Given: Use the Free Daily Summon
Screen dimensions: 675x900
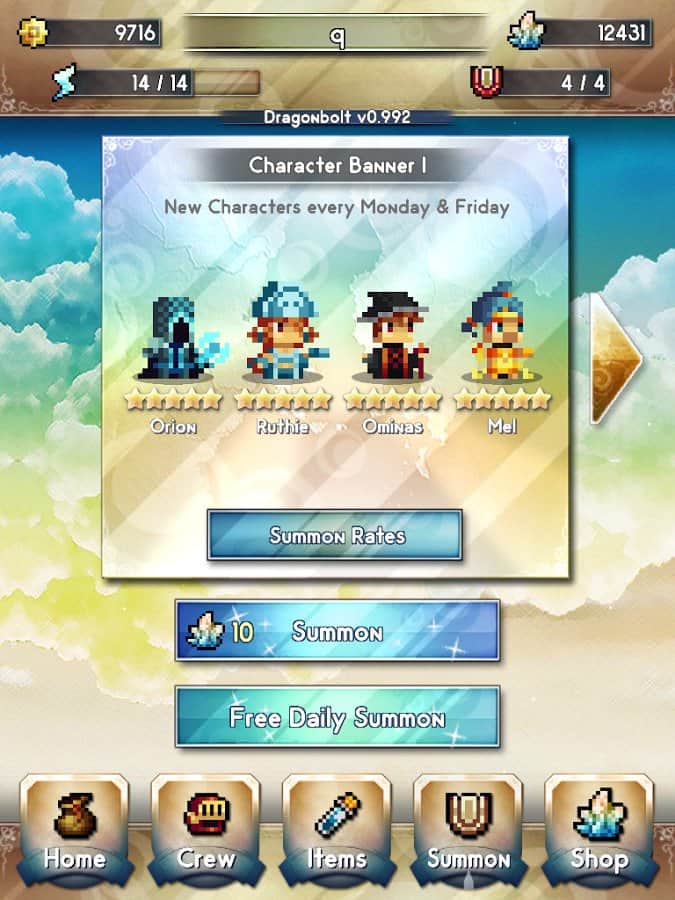Looking at the screenshot, I should pos(337,717).
